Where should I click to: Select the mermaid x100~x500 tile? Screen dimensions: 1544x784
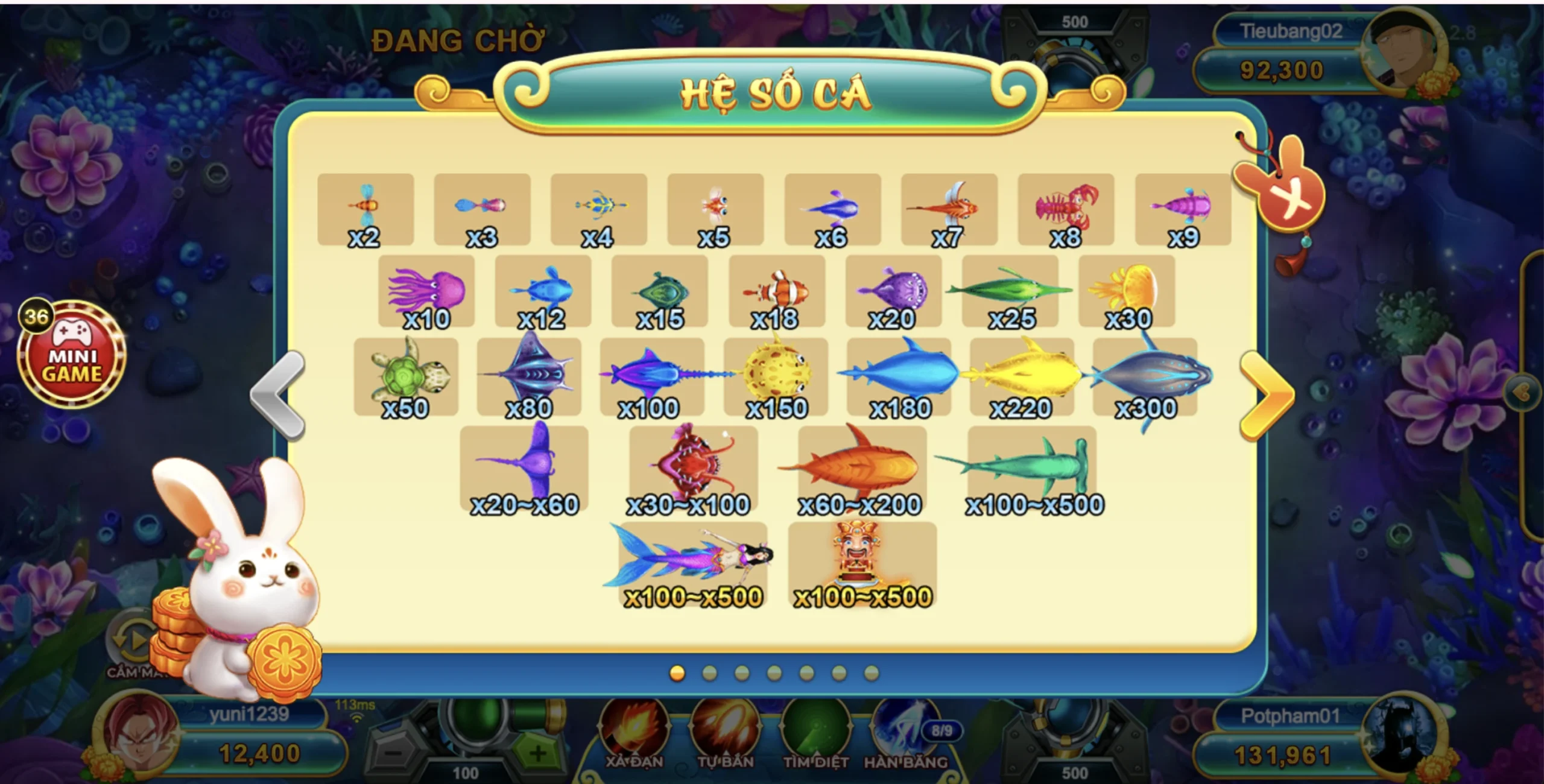pyautogui.click(x=692, y=565)
